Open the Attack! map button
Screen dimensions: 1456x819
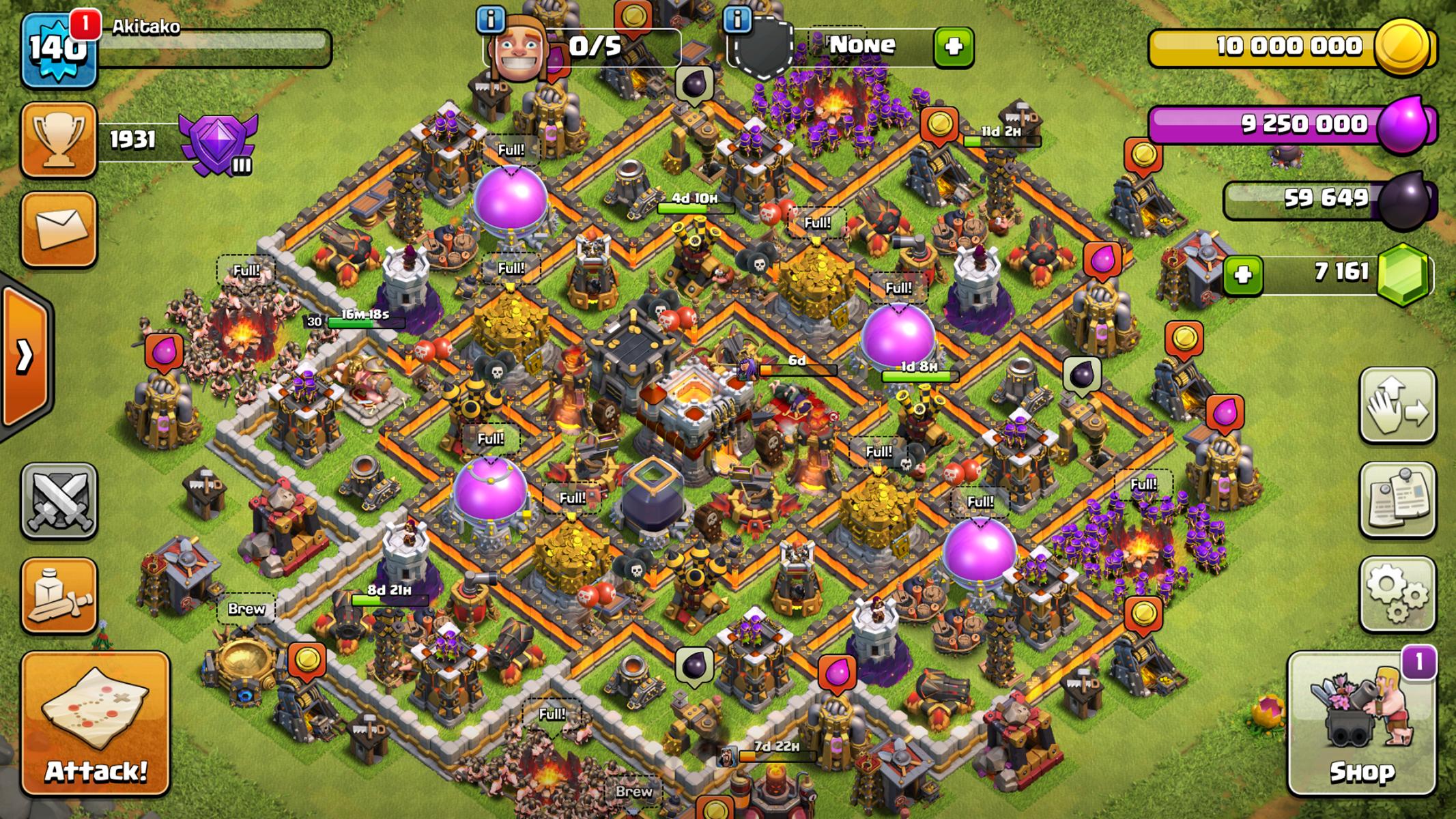pyautogui.click(x=96, y=723)
